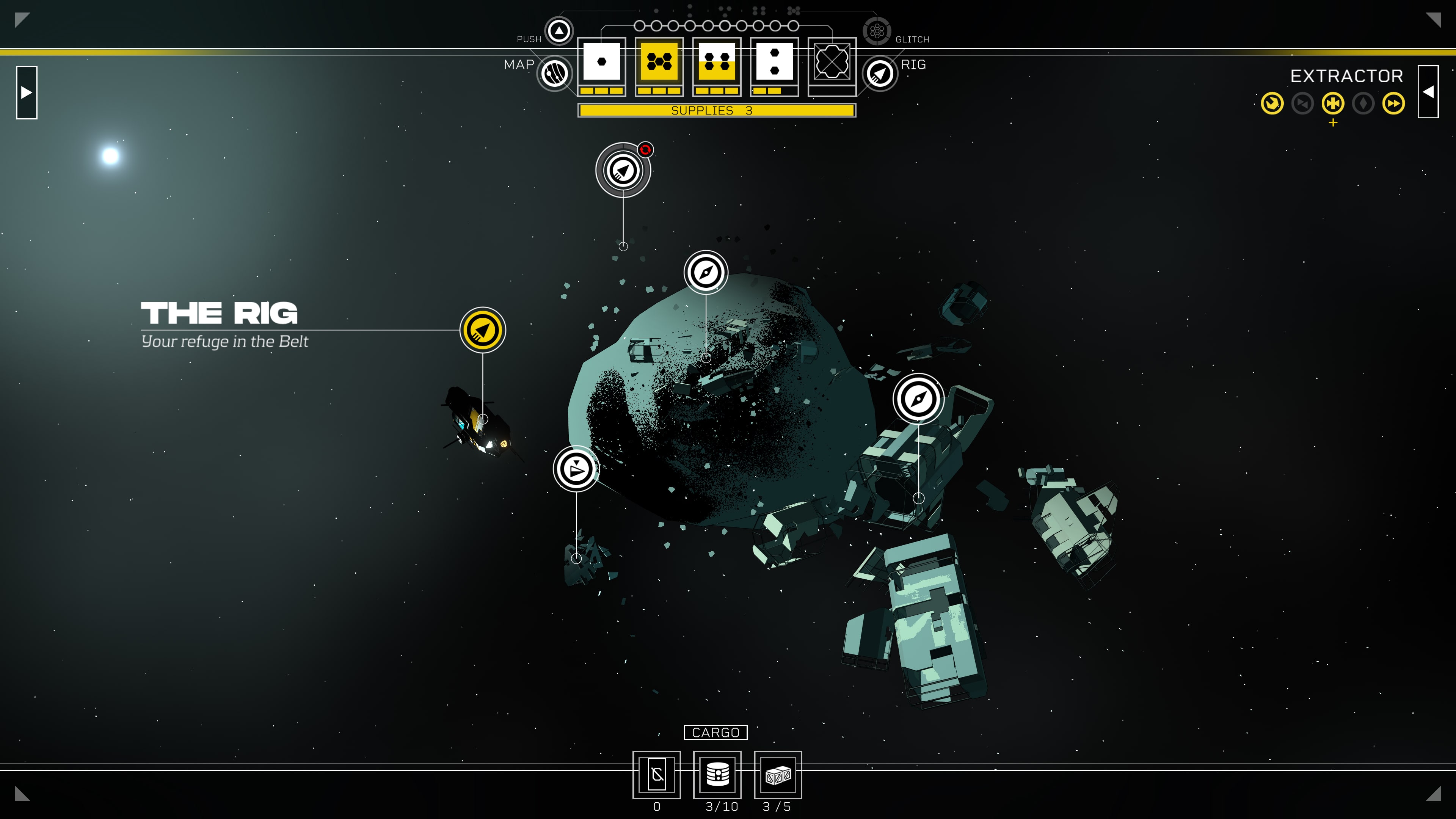Select the crossed-out glitch die slot

point(832,61)
